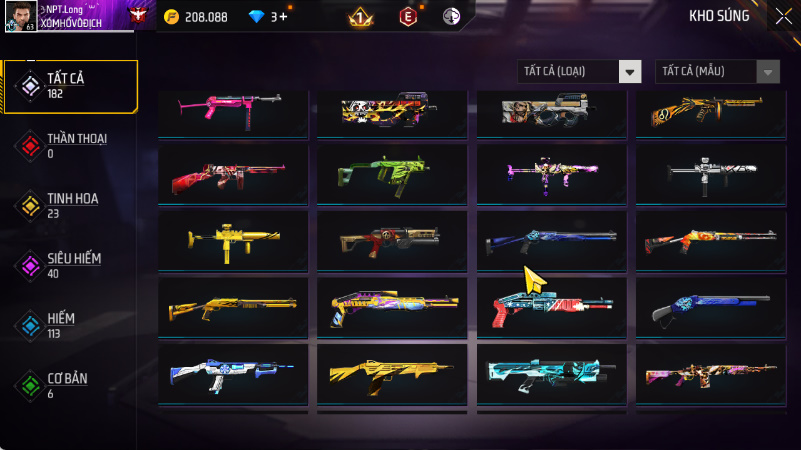The width and height of the screenshot is (801, 450).
Task: Show the Tinh Hoa weapon skins
Action: [x=70, y=205]
